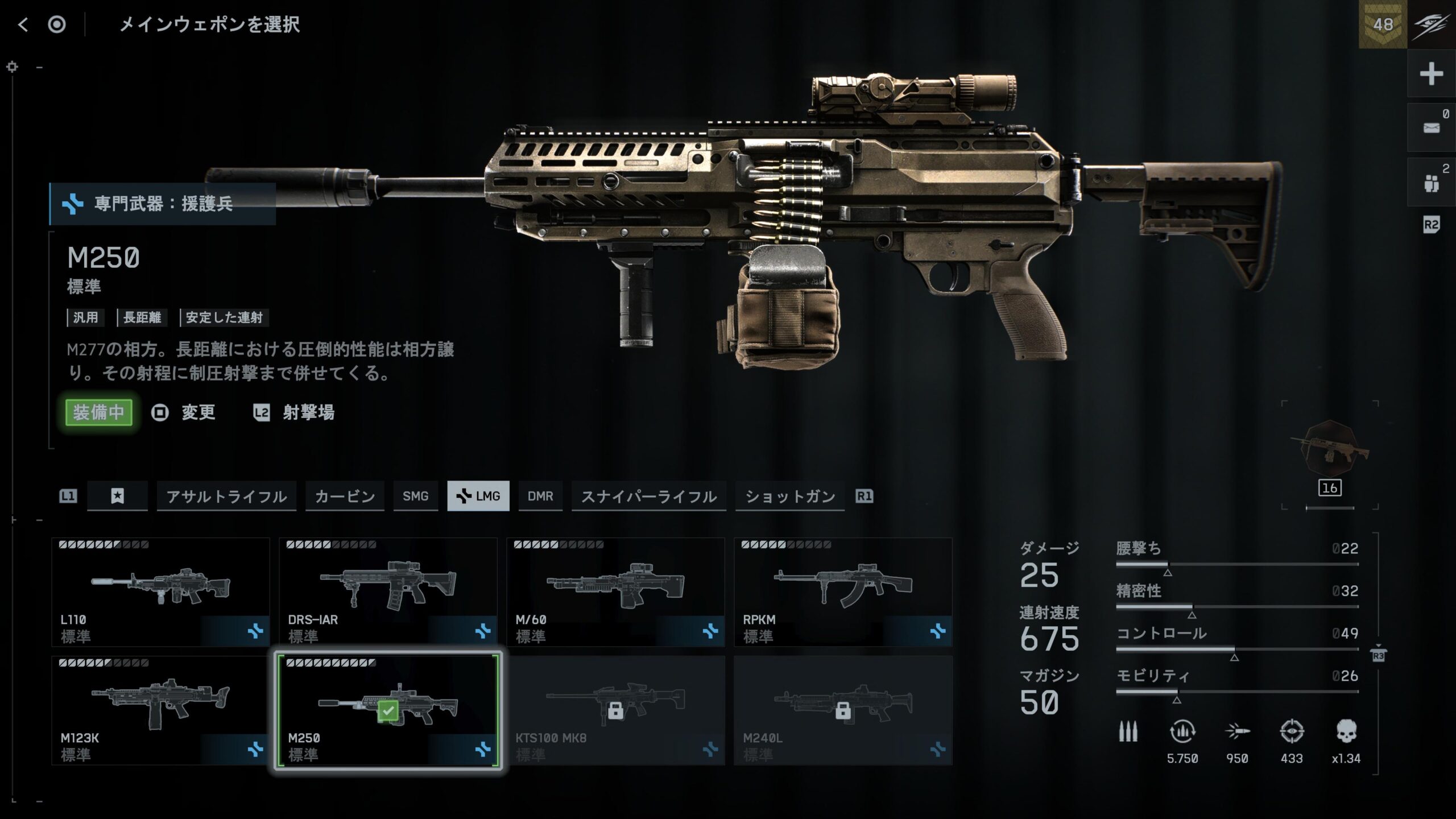The width and height of the screenshot is (1456, 819).
Task: Click the locked M240L tile
Action: 843,710
